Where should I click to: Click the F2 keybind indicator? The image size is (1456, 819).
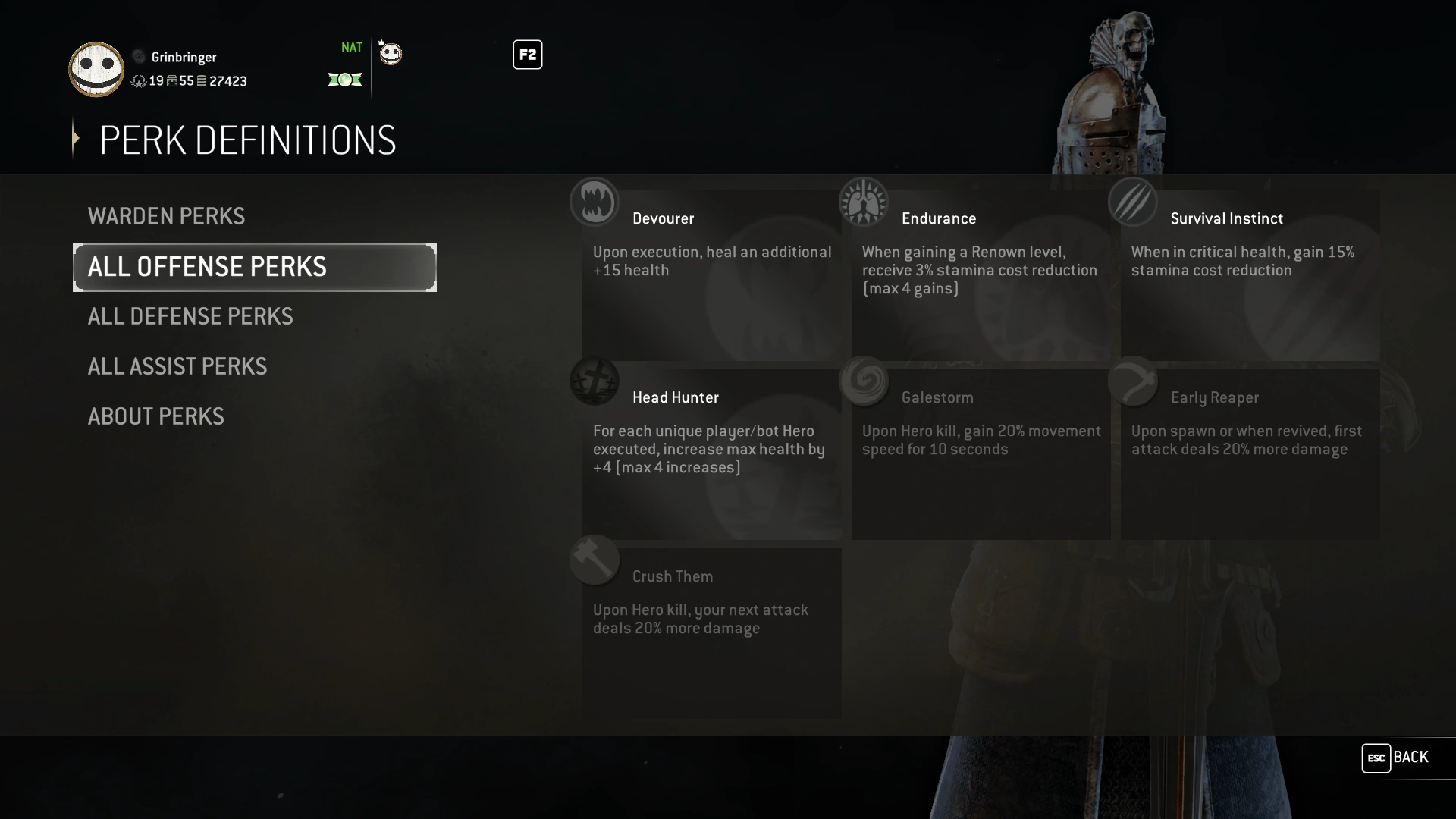point(528,54)
